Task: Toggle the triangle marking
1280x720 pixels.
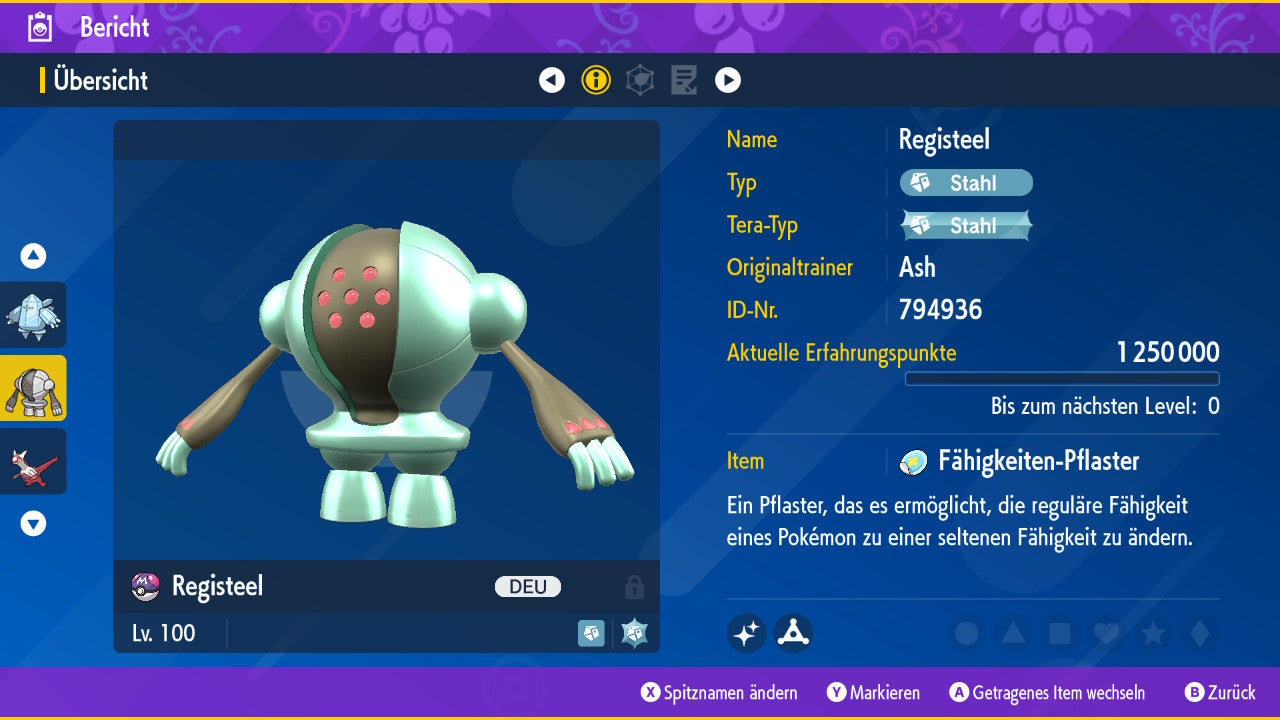Action: click(x=1013, y=633)
